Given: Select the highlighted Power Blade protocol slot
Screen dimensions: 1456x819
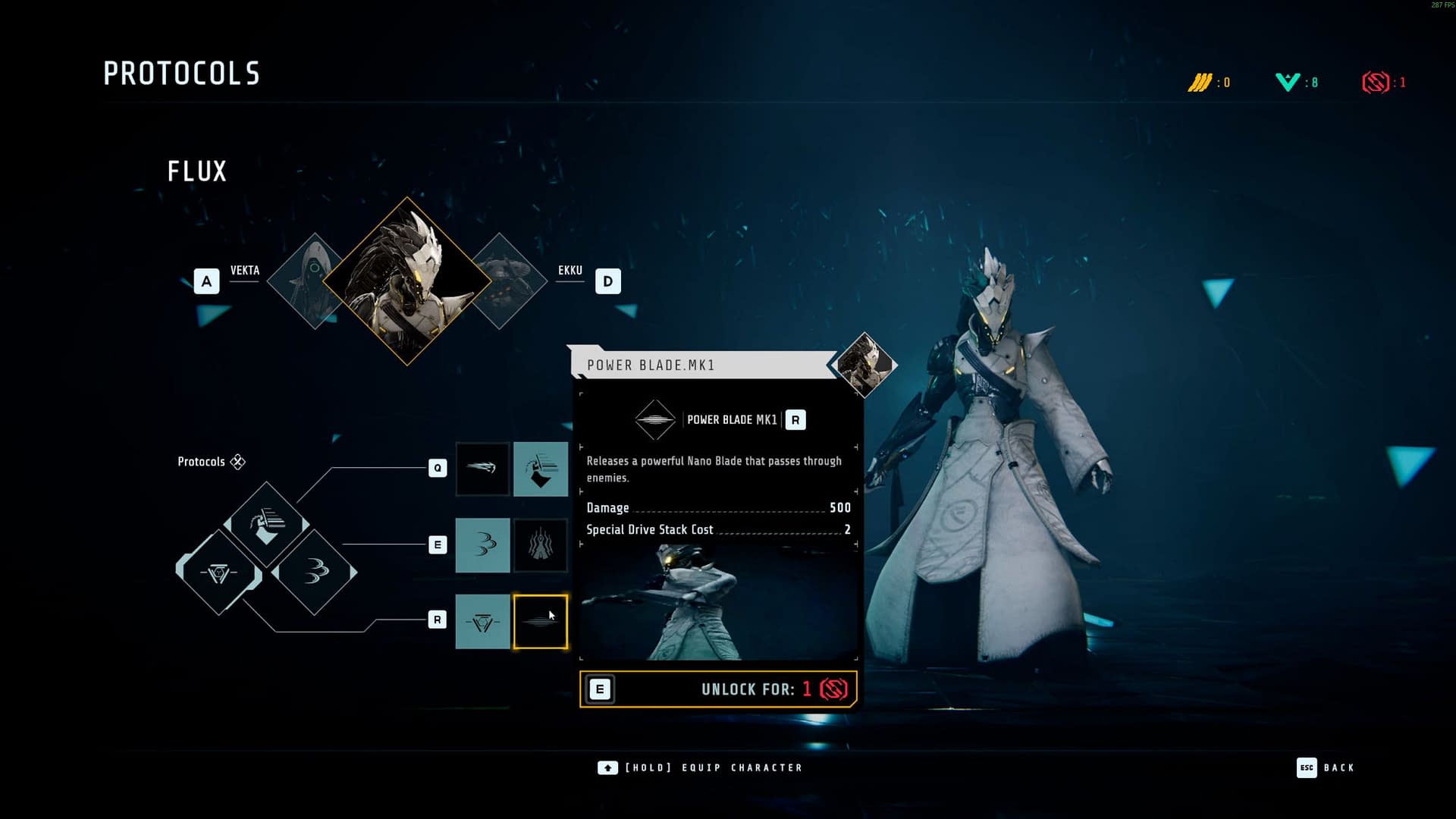Looking at the screenshot, I should click(x=541, y=622).
